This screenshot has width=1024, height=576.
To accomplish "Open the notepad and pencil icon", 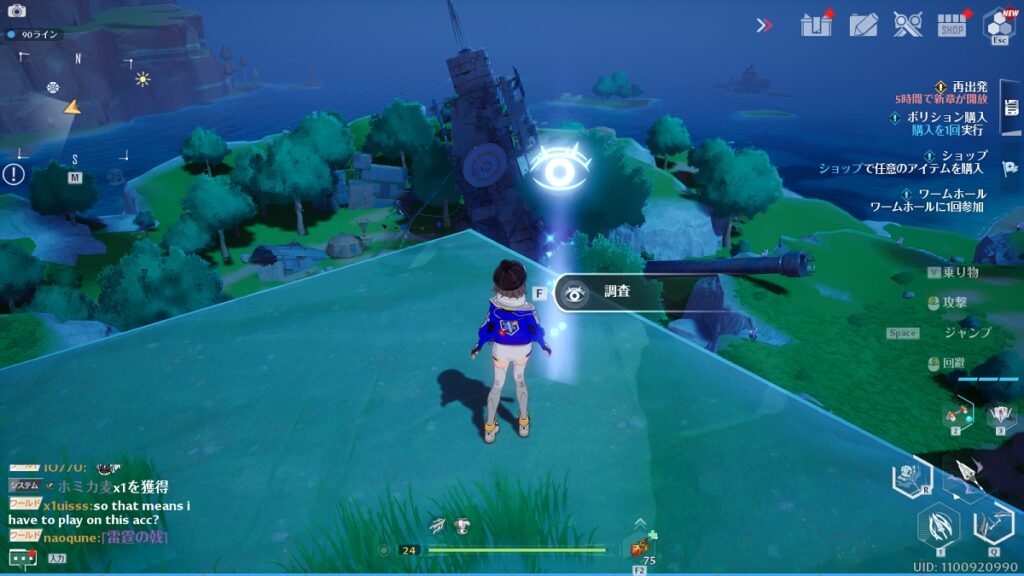I will [863, 24].
